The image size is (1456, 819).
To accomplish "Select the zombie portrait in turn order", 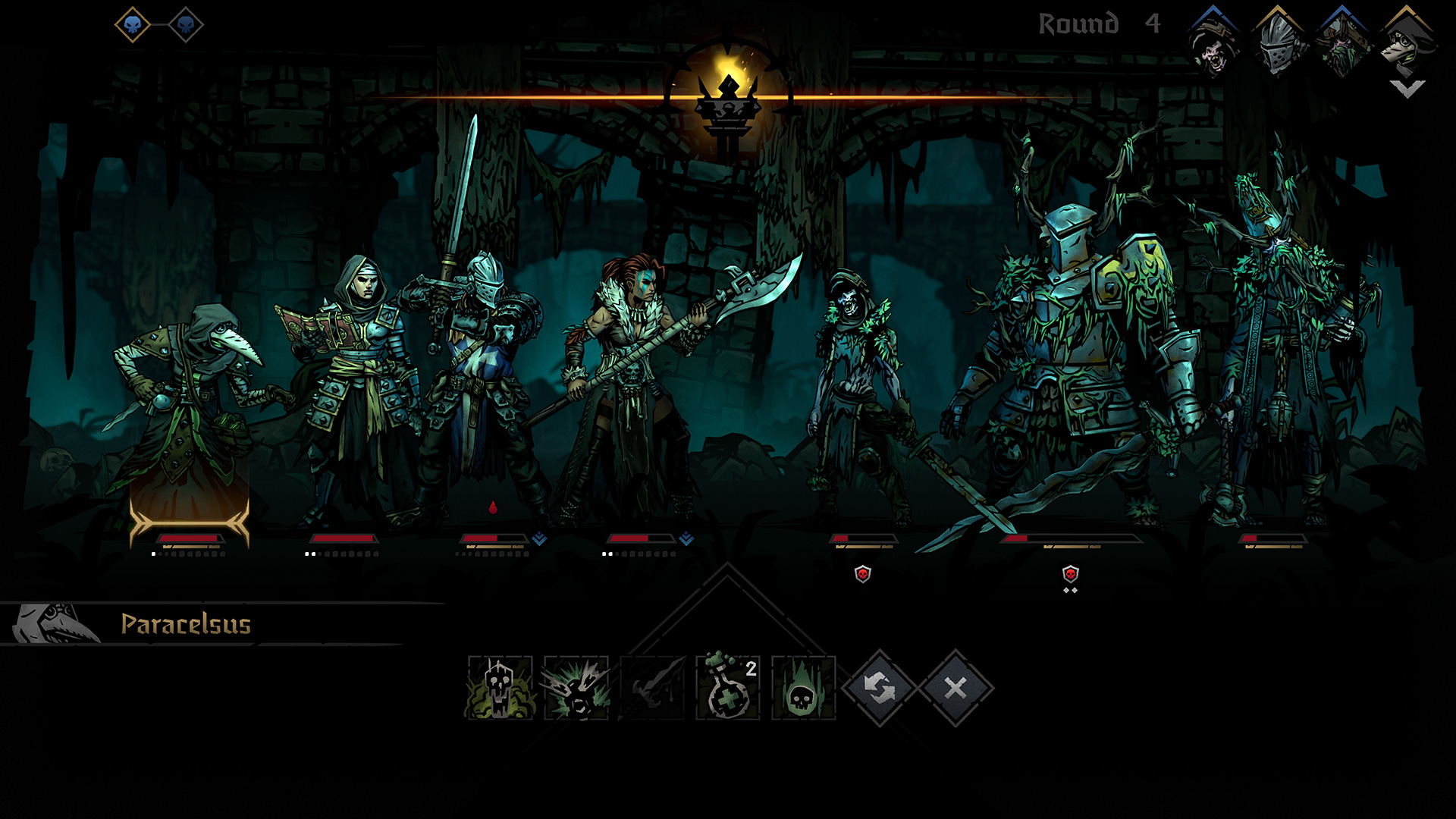I will click(x=1213, y=47).
